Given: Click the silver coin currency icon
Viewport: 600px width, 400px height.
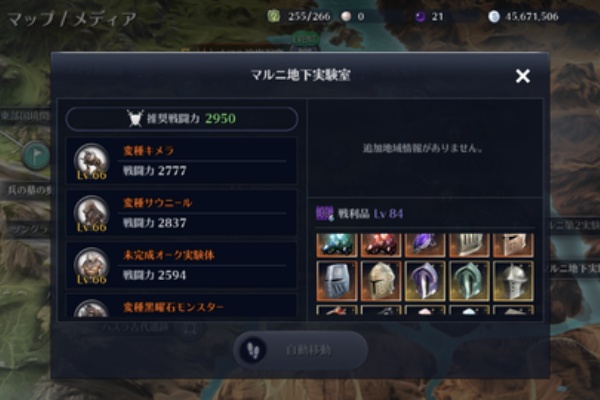Looking at the screenshot, I should point(493,17).
